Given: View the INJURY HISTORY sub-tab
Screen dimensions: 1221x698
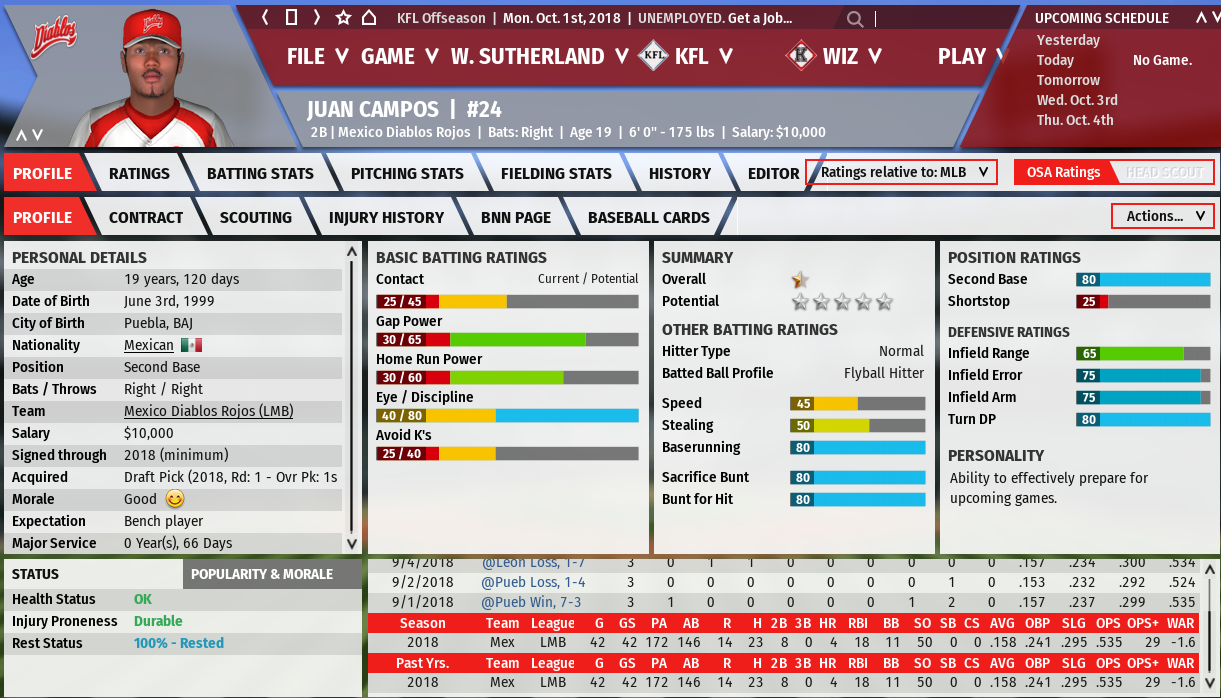Looking at the screenshot, I should [386, 217].
